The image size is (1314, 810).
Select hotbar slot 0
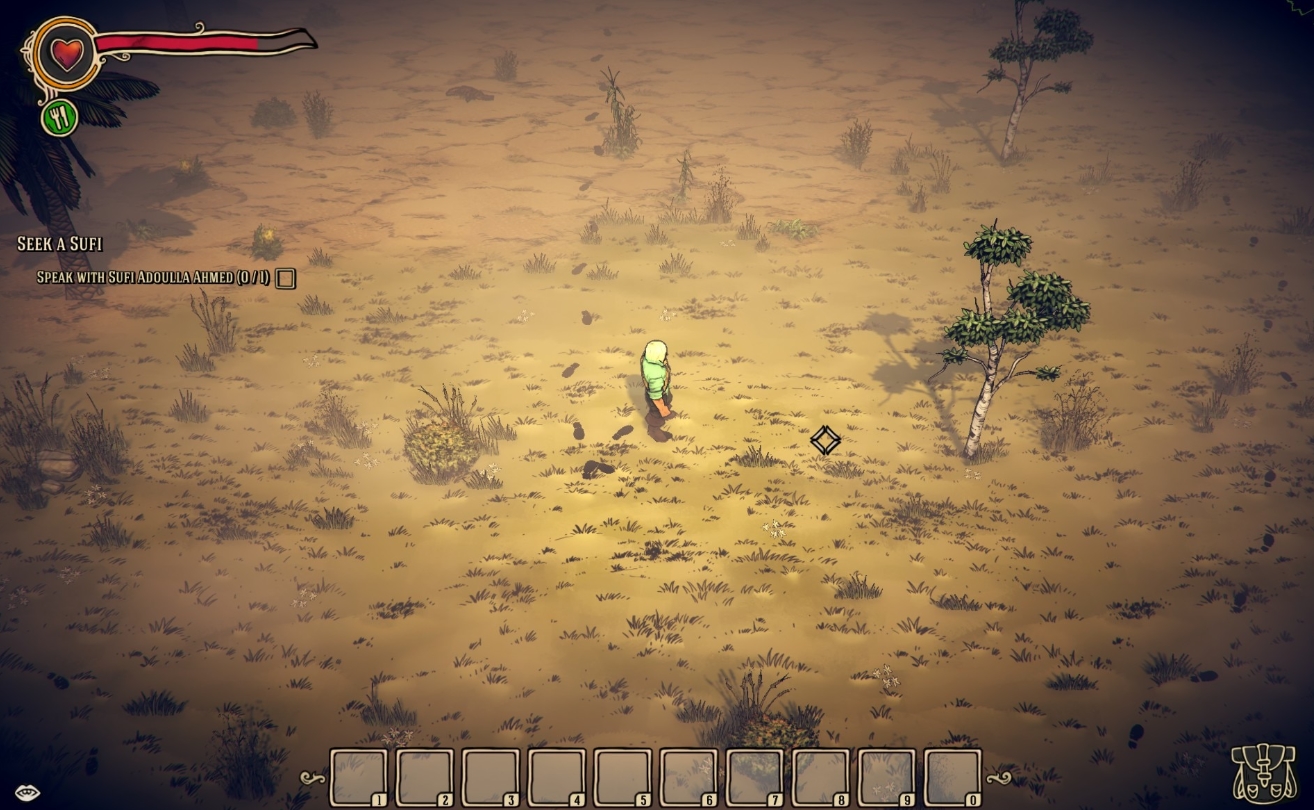(x=952, y=777)
